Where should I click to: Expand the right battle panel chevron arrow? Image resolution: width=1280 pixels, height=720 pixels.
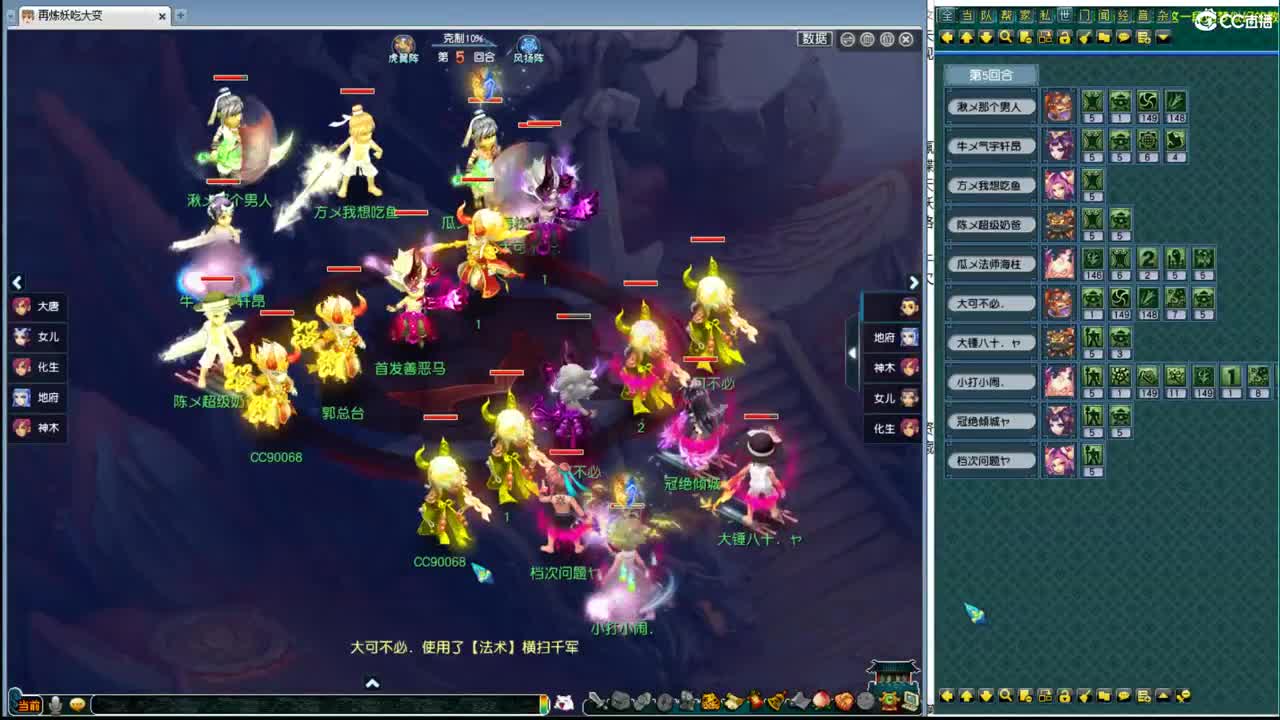[913, 282]
